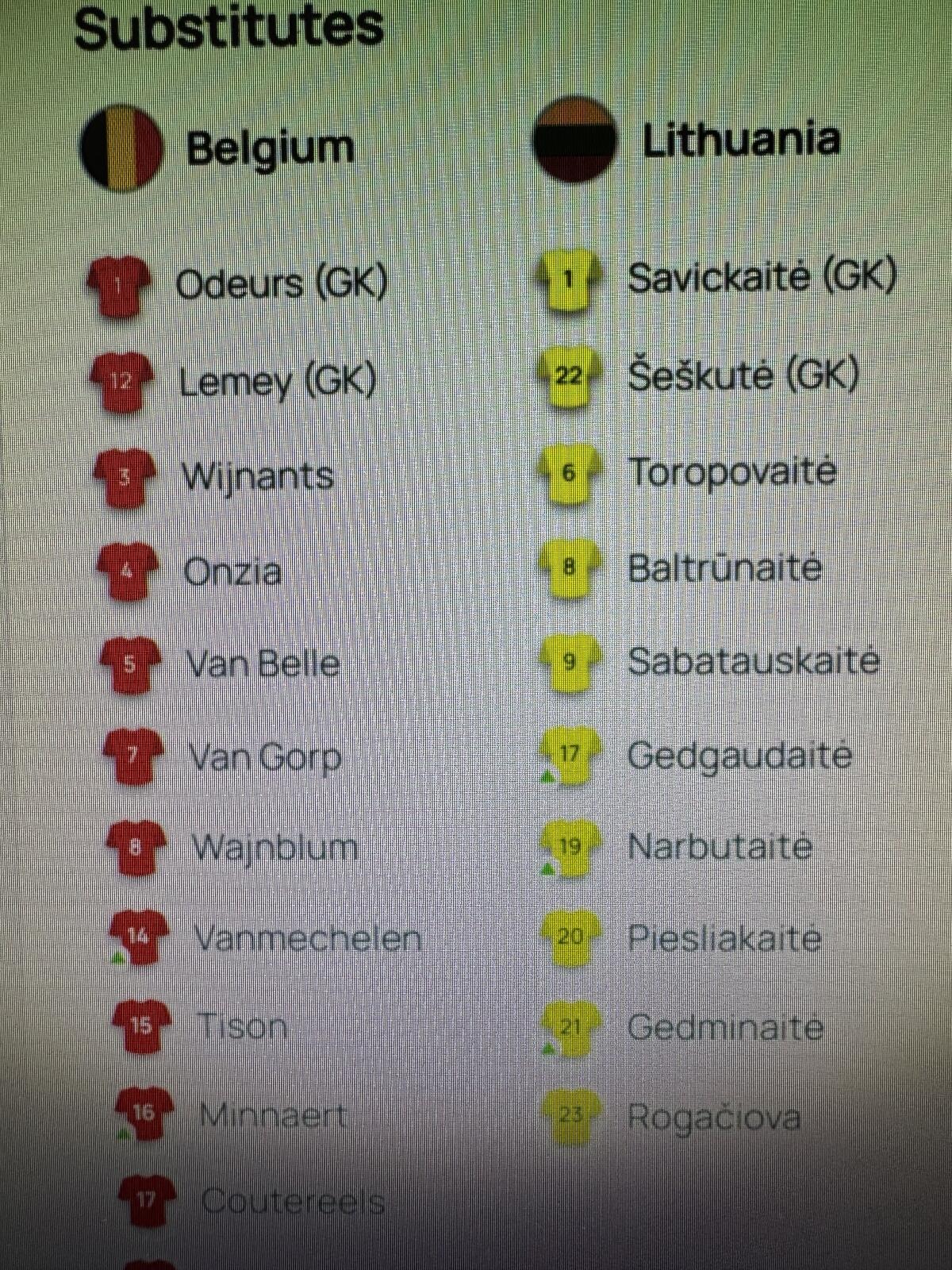Choose substitute Van Gorp
Viewport: 952px width, 1270px height.
(265, 756)
